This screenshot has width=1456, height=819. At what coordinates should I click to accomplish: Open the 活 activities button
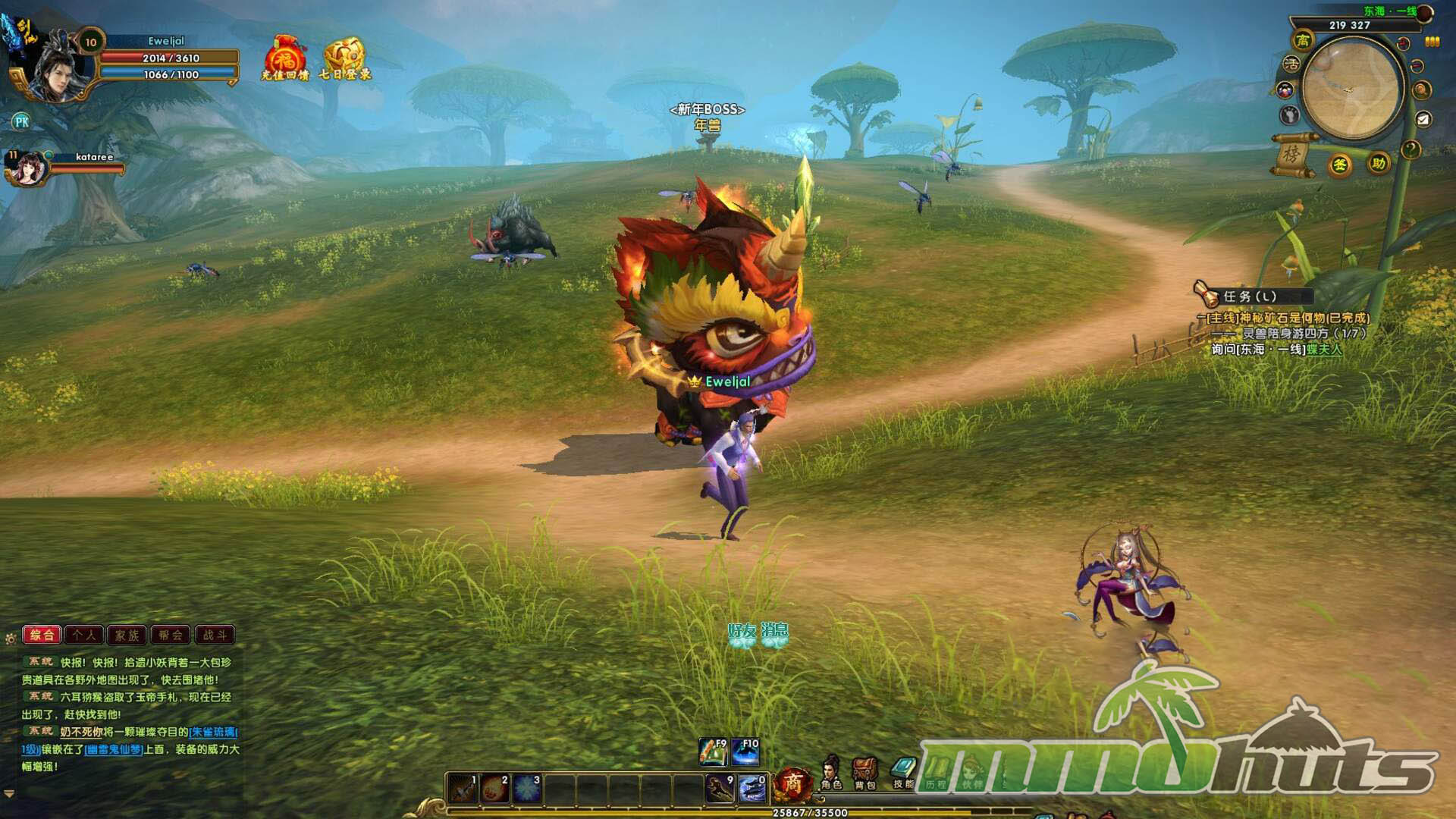1291,64
